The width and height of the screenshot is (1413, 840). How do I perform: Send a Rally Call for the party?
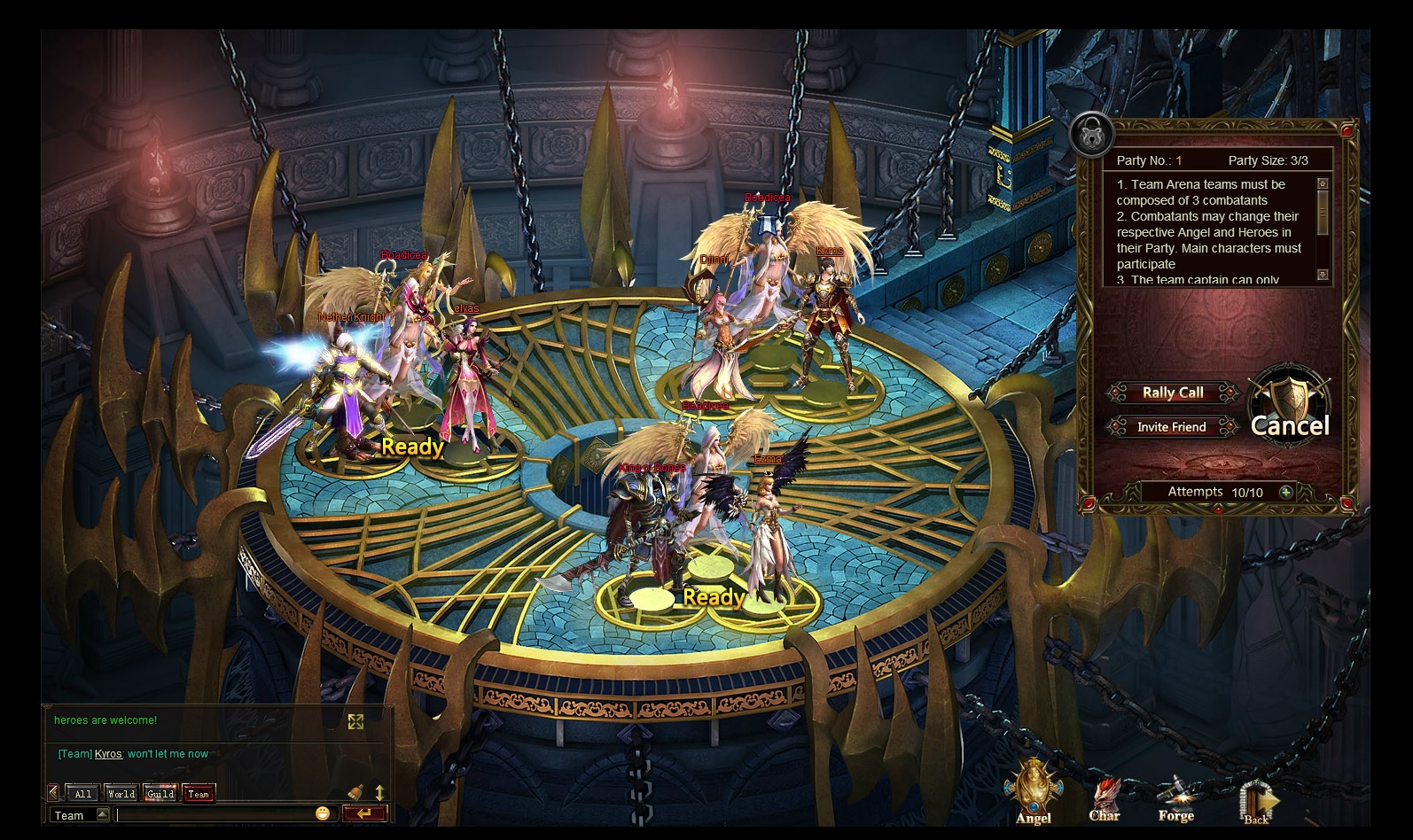pyautogui.click(x=1172, y=393)
